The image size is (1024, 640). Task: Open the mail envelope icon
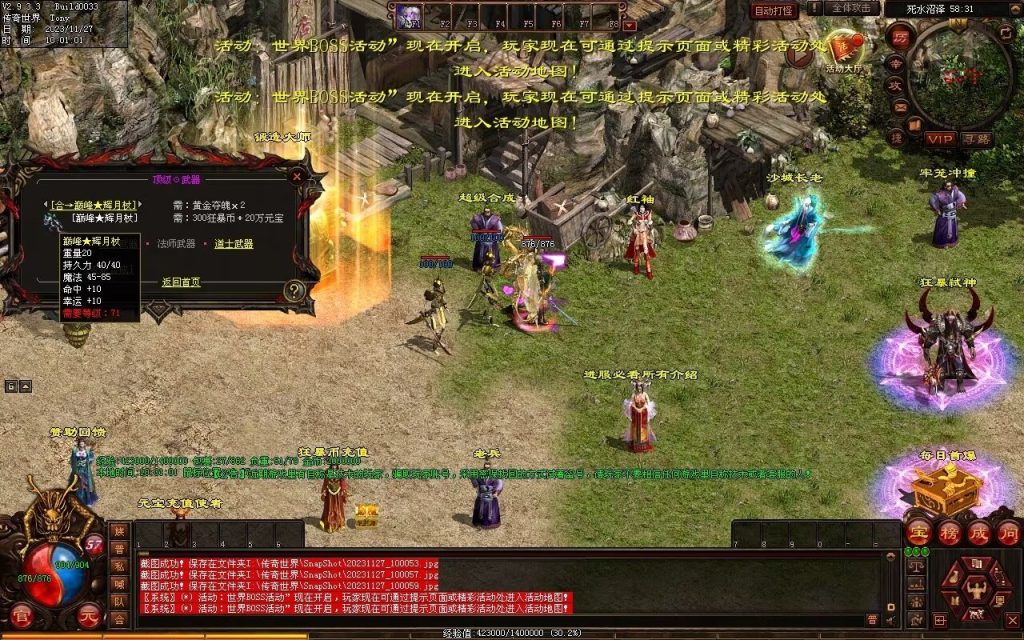coord(900,107)
